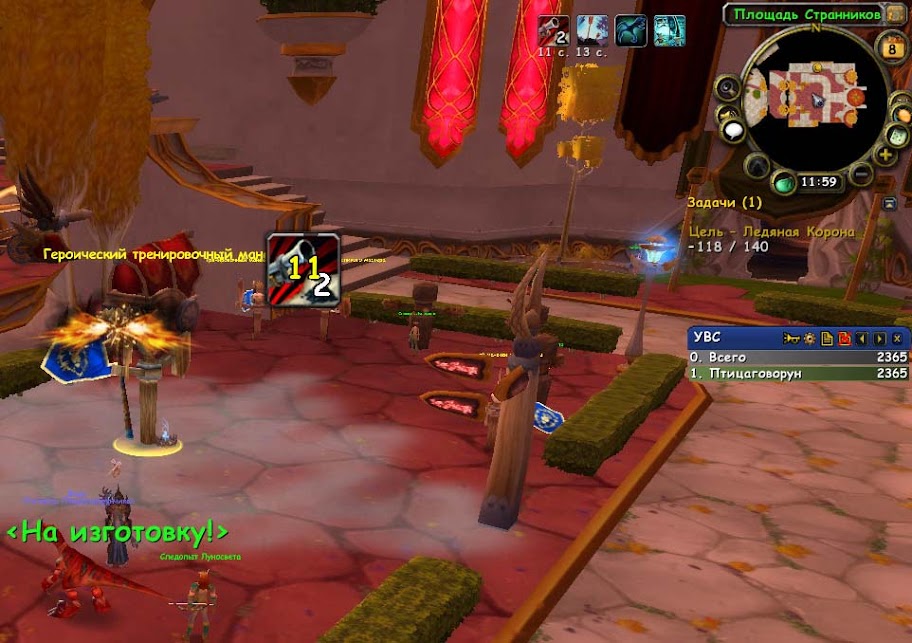This screenshot has height=643, width=912.
Task: Collapse the Задачи objectives tracker
Action: (x=890, y=203)
